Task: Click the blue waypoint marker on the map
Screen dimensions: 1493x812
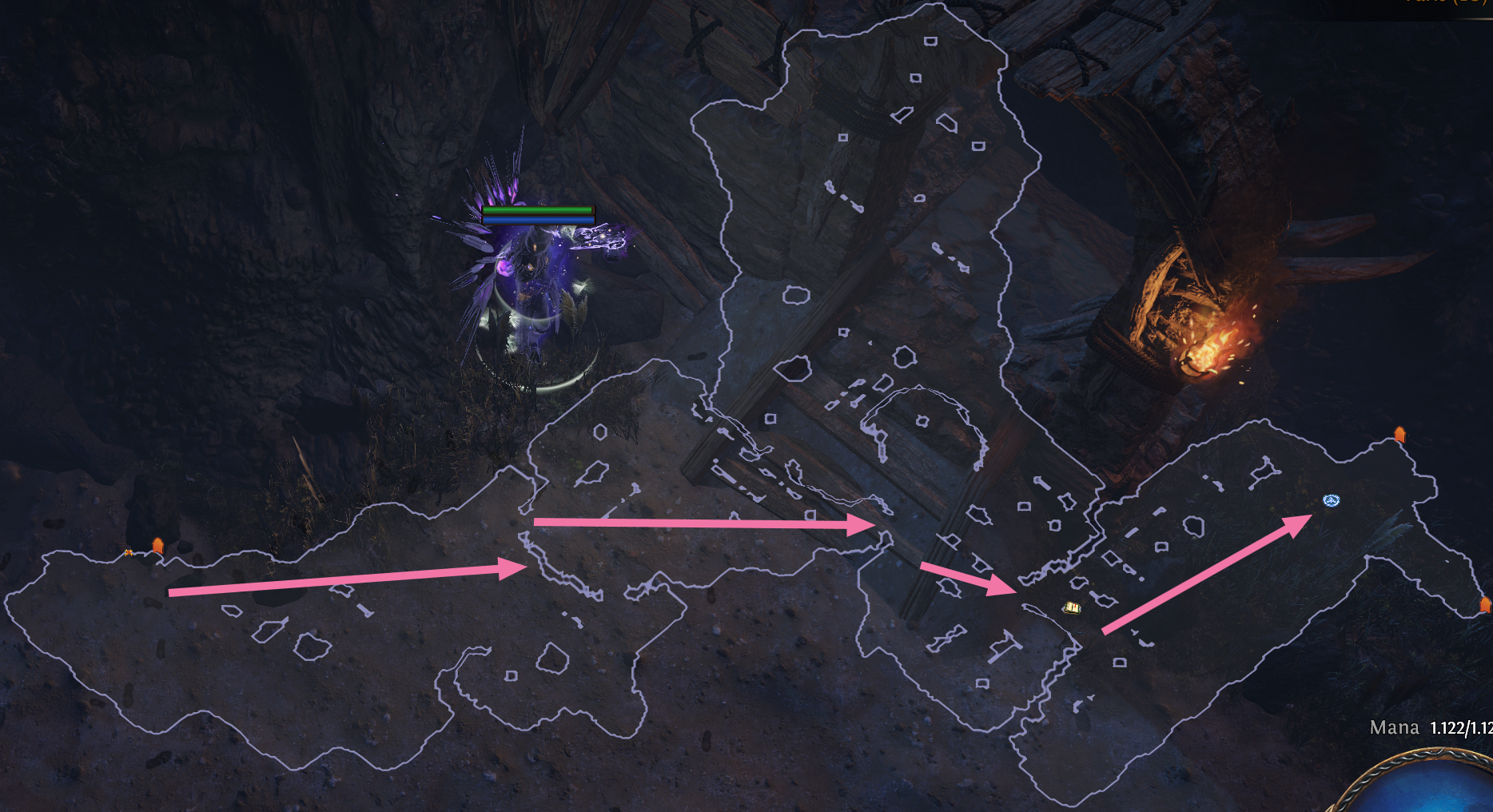Action: 1331,501
